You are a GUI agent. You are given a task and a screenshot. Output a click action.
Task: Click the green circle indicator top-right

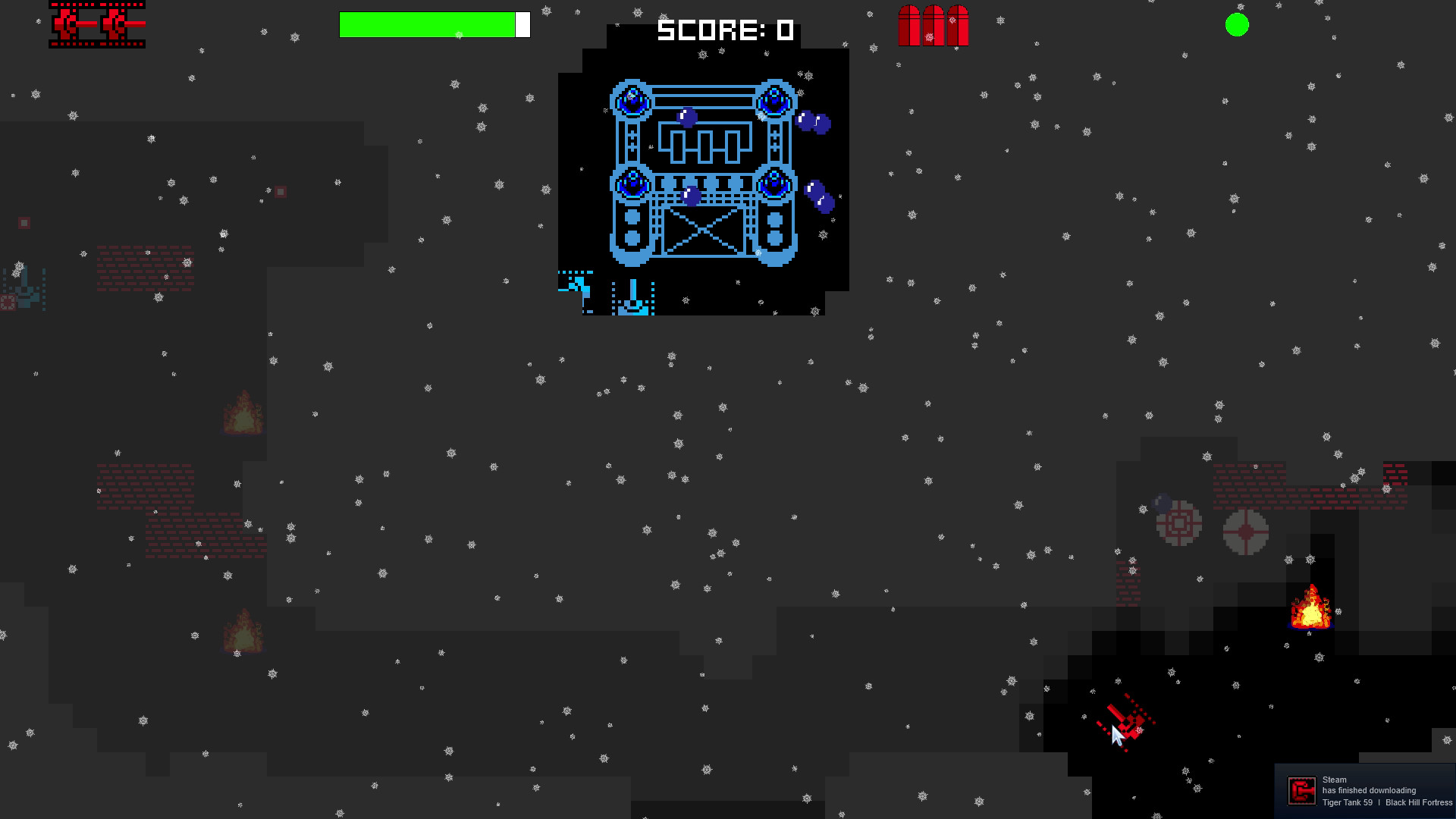pos(1236,26)
